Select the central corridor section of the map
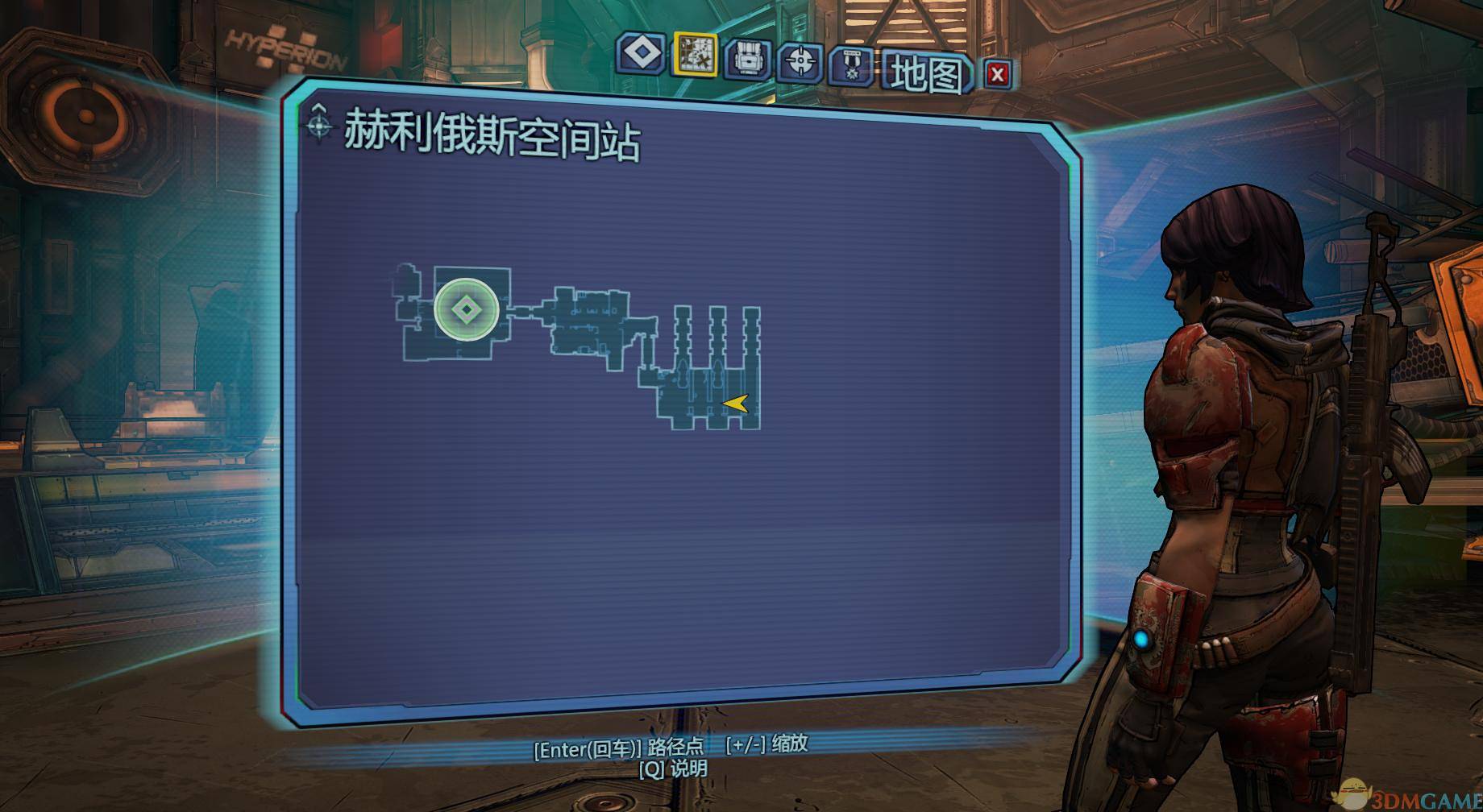The image size is (1483, 812). point(588,322)
